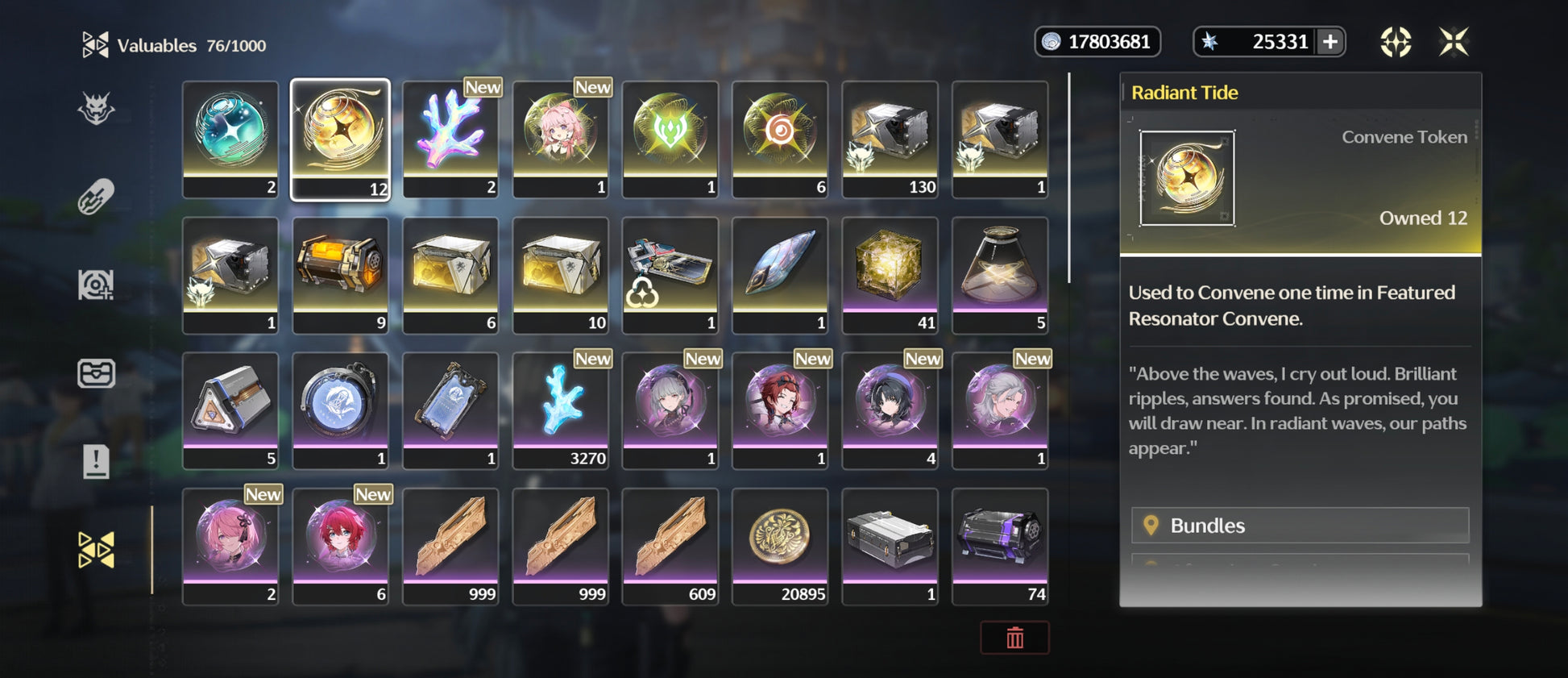The image size is (1568, 678).
Task: Select the pink-haired character orb with 1 owned
Action: 561,139
